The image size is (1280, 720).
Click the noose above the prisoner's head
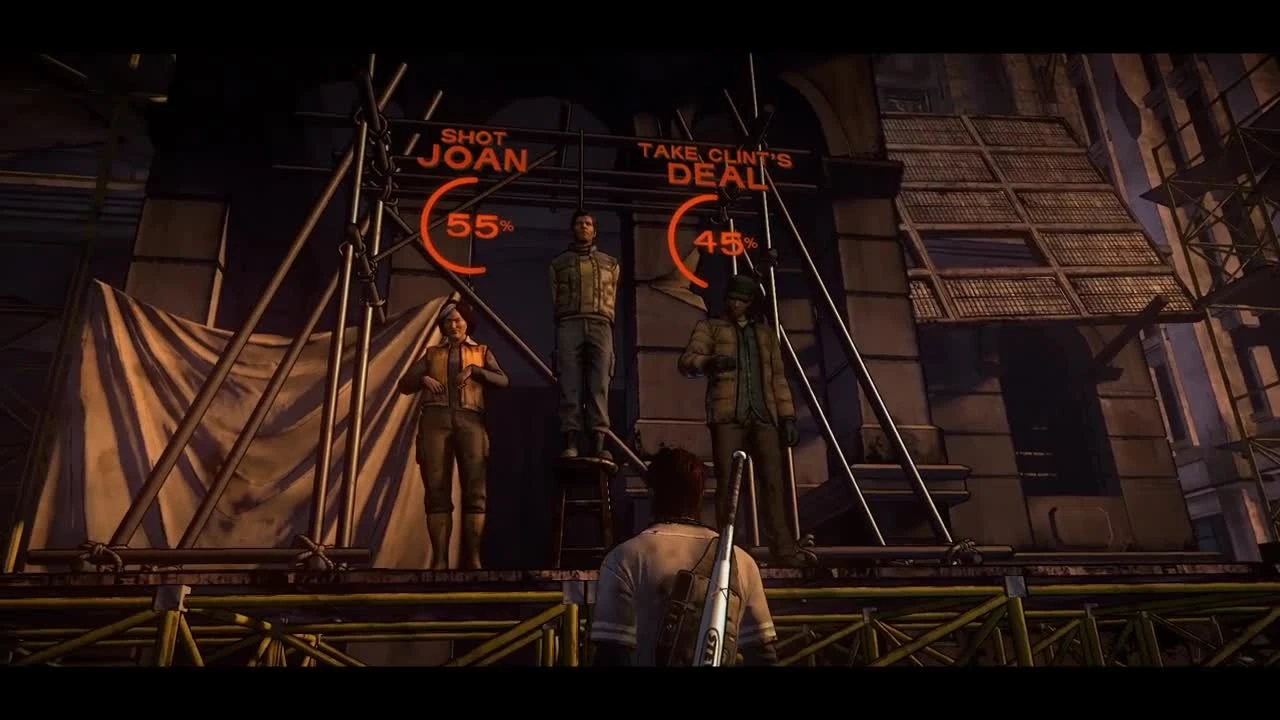pyautogui.click(x=582, y=200)
